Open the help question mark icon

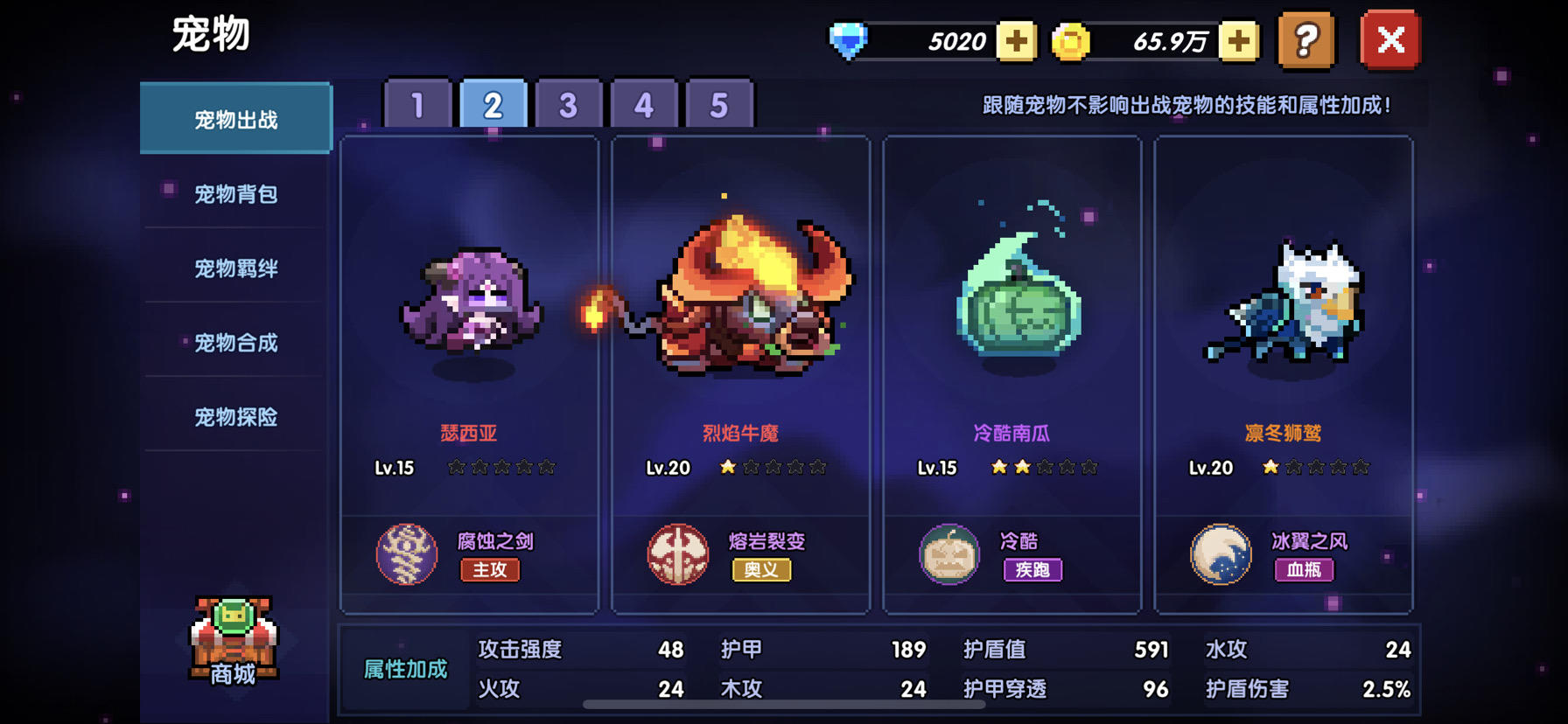click(x=1305, y=40)
